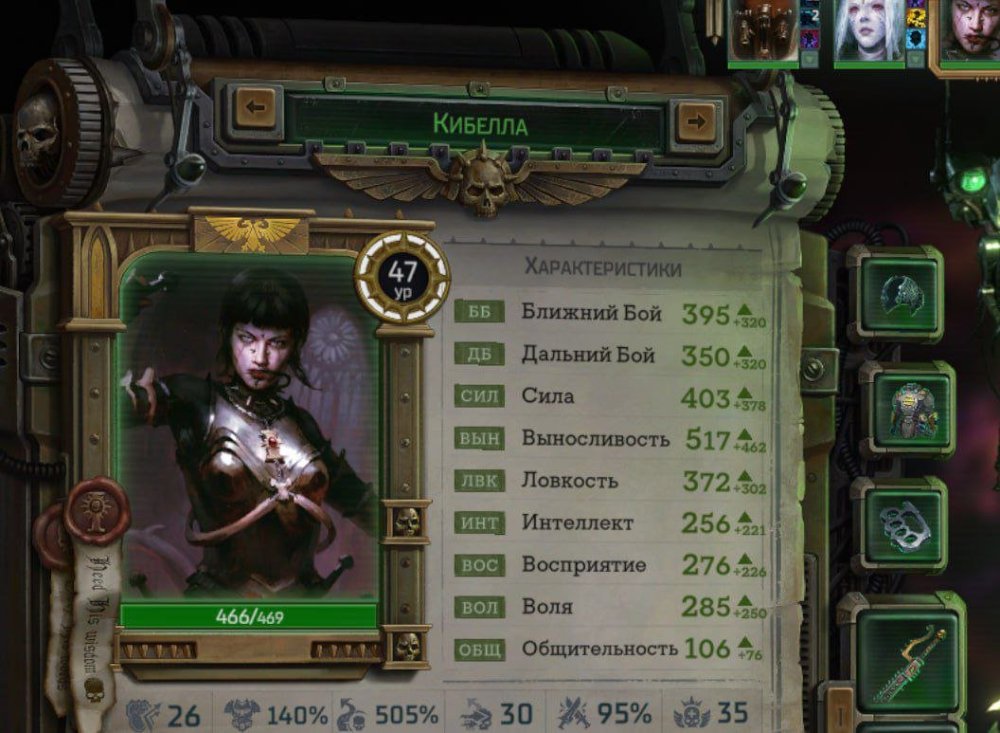
Task: Select the servitor party portrait
Action: point(762,30)
